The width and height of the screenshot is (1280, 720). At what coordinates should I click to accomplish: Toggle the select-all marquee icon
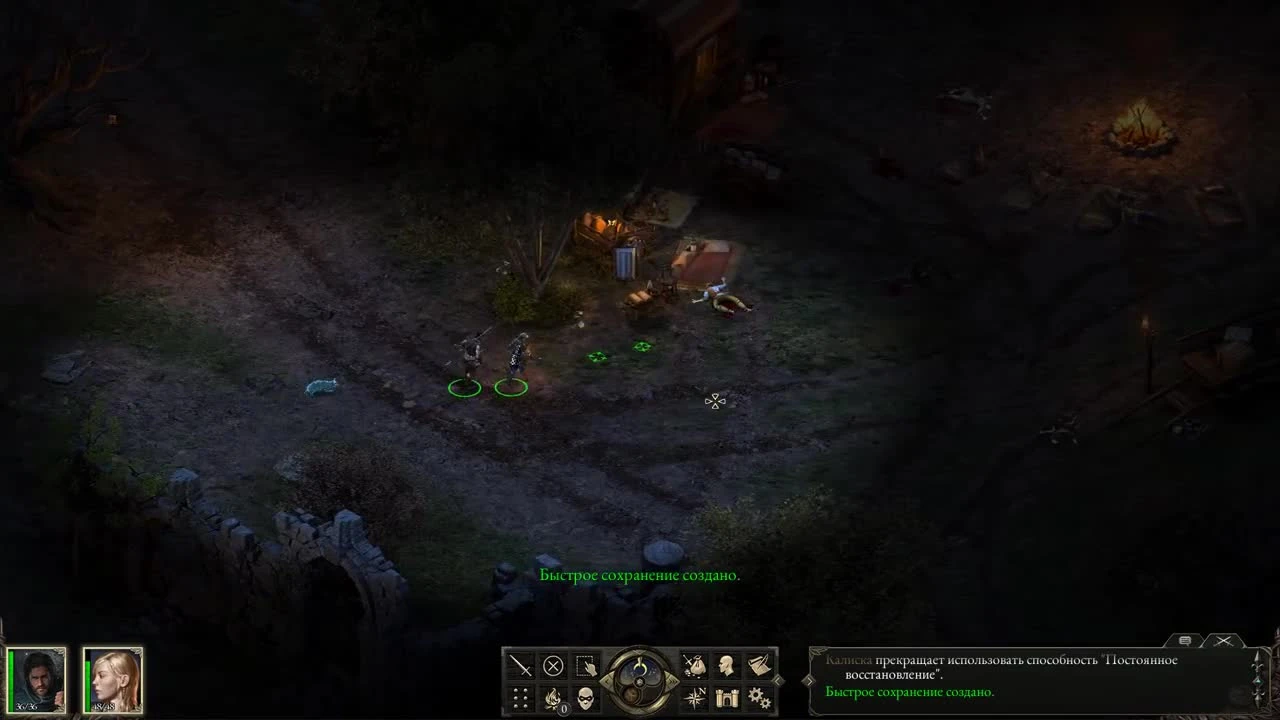click(x=585, y=664)
